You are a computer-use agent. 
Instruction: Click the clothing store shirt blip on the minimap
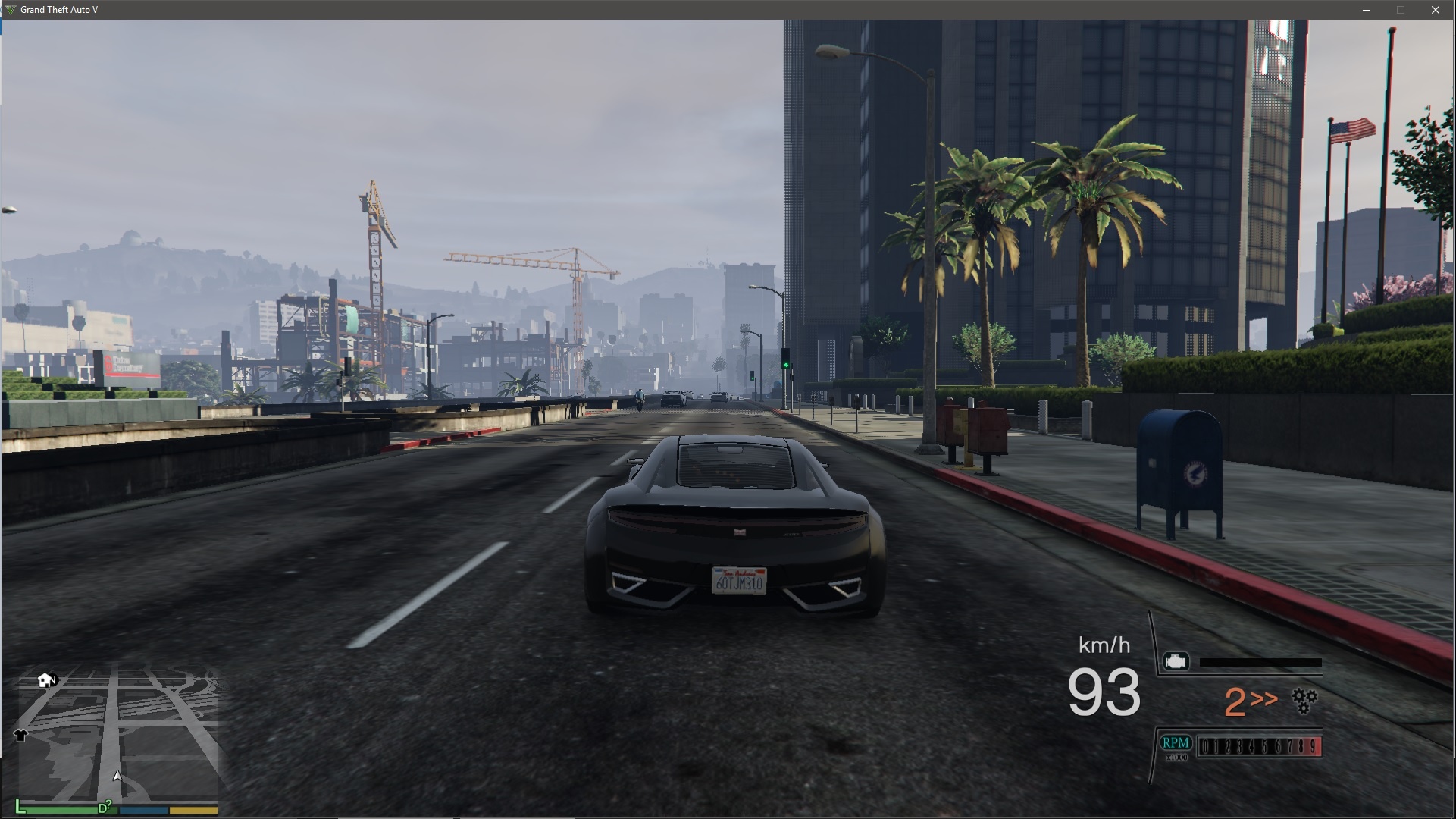pos(20,736)
